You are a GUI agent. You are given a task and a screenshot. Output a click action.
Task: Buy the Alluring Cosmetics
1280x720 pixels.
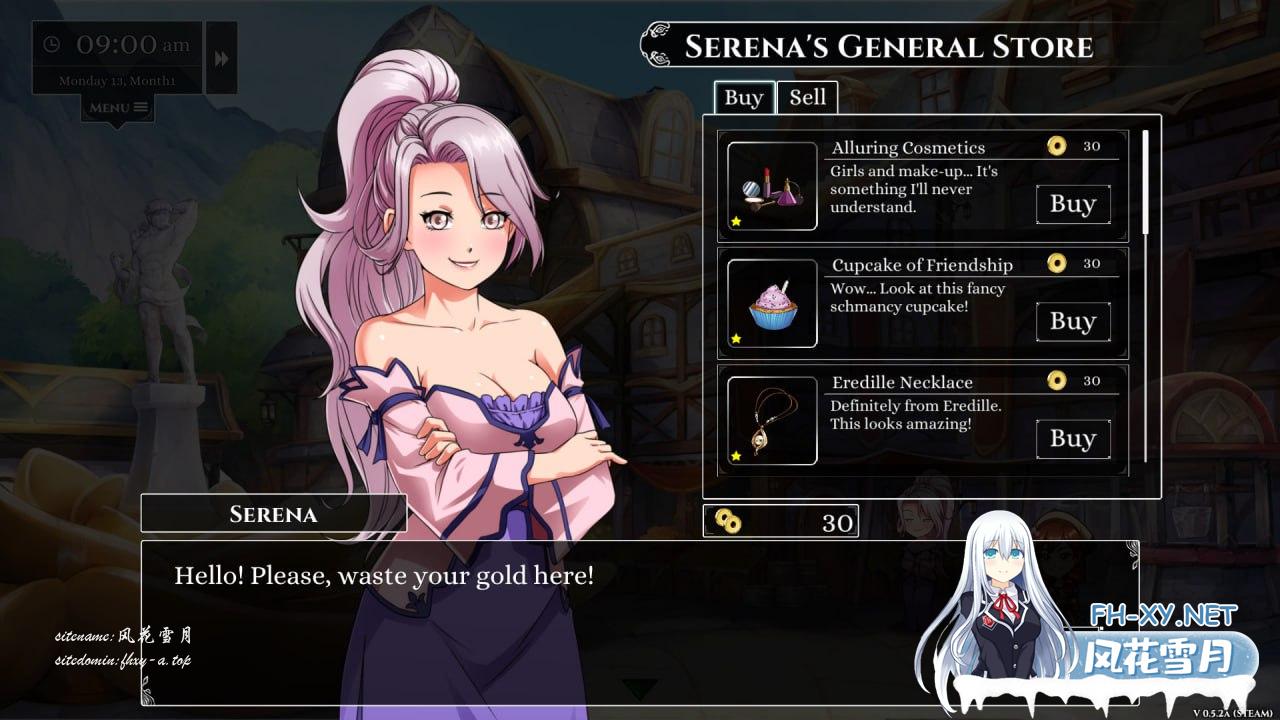(1072, 204)
